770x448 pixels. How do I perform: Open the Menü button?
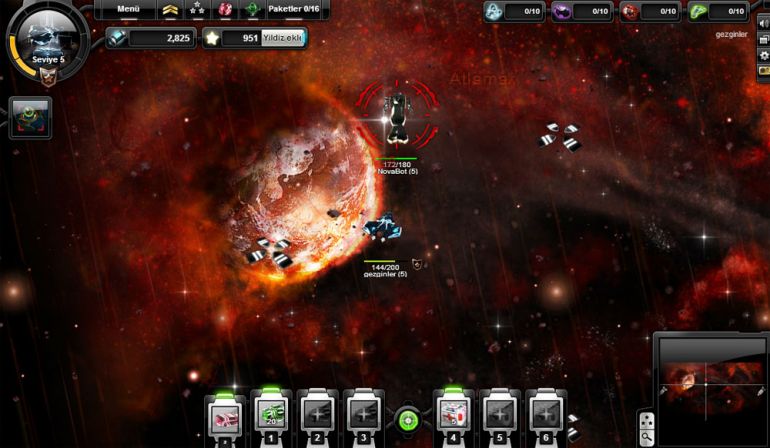click(x=128, y=10)
